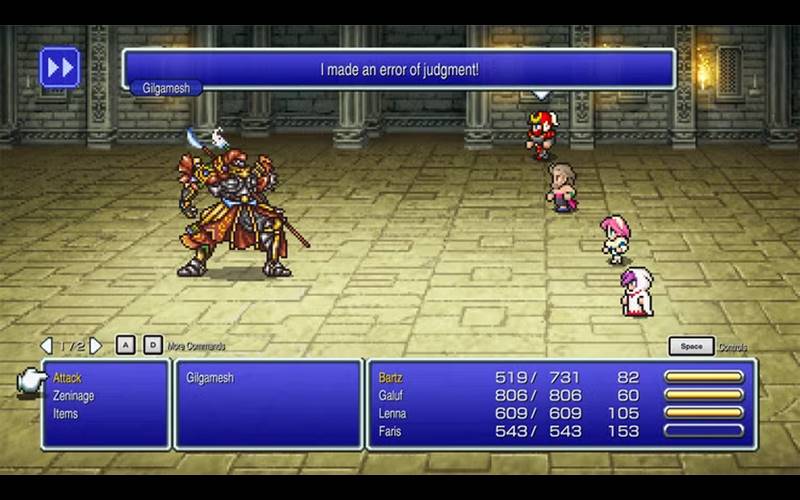The height and width of the screenshot is (500, 800).
Task: Open the Items command
Action: 66,414
